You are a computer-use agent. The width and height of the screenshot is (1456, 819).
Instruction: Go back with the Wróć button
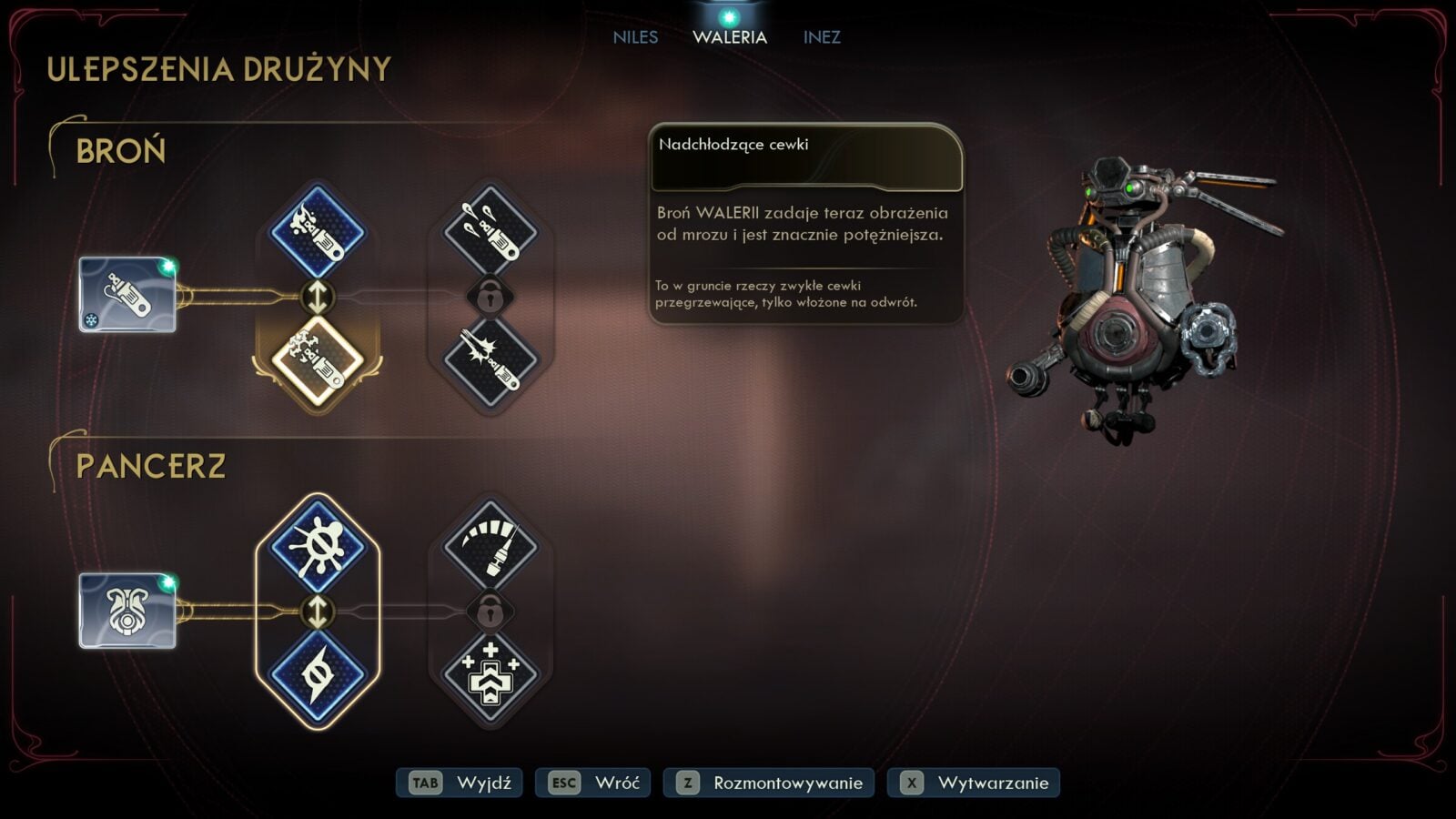point(593,783)
